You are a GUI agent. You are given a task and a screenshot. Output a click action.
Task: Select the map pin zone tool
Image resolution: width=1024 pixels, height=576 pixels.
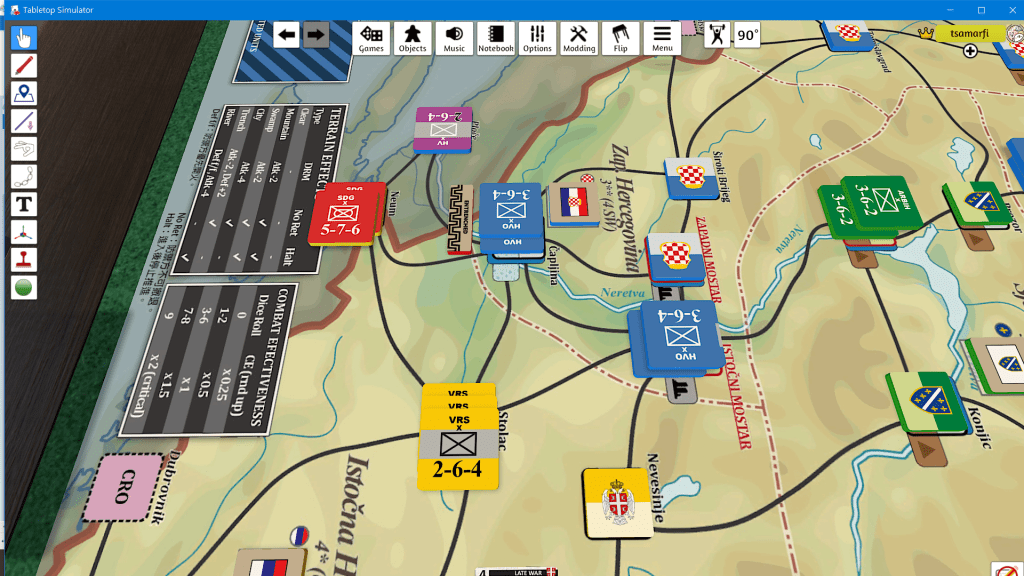pos(24,94)
